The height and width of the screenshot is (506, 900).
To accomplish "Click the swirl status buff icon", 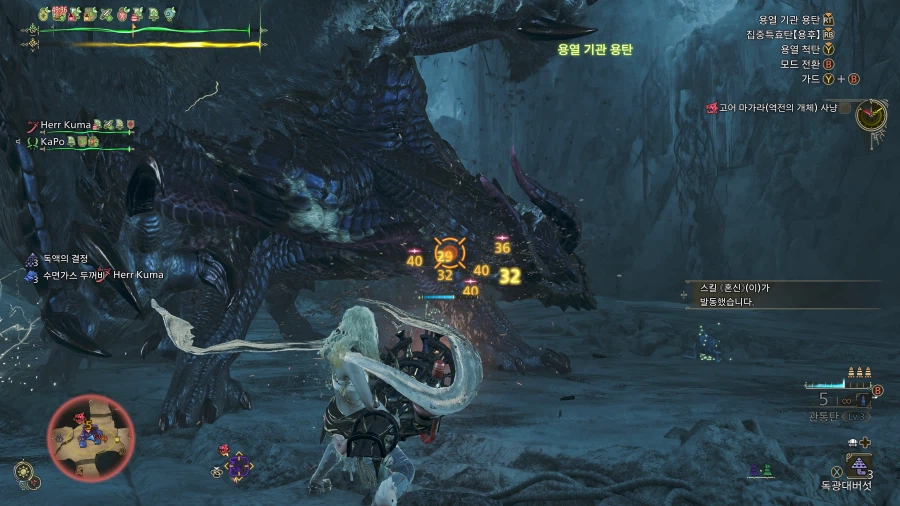I will tap(170, 13).
